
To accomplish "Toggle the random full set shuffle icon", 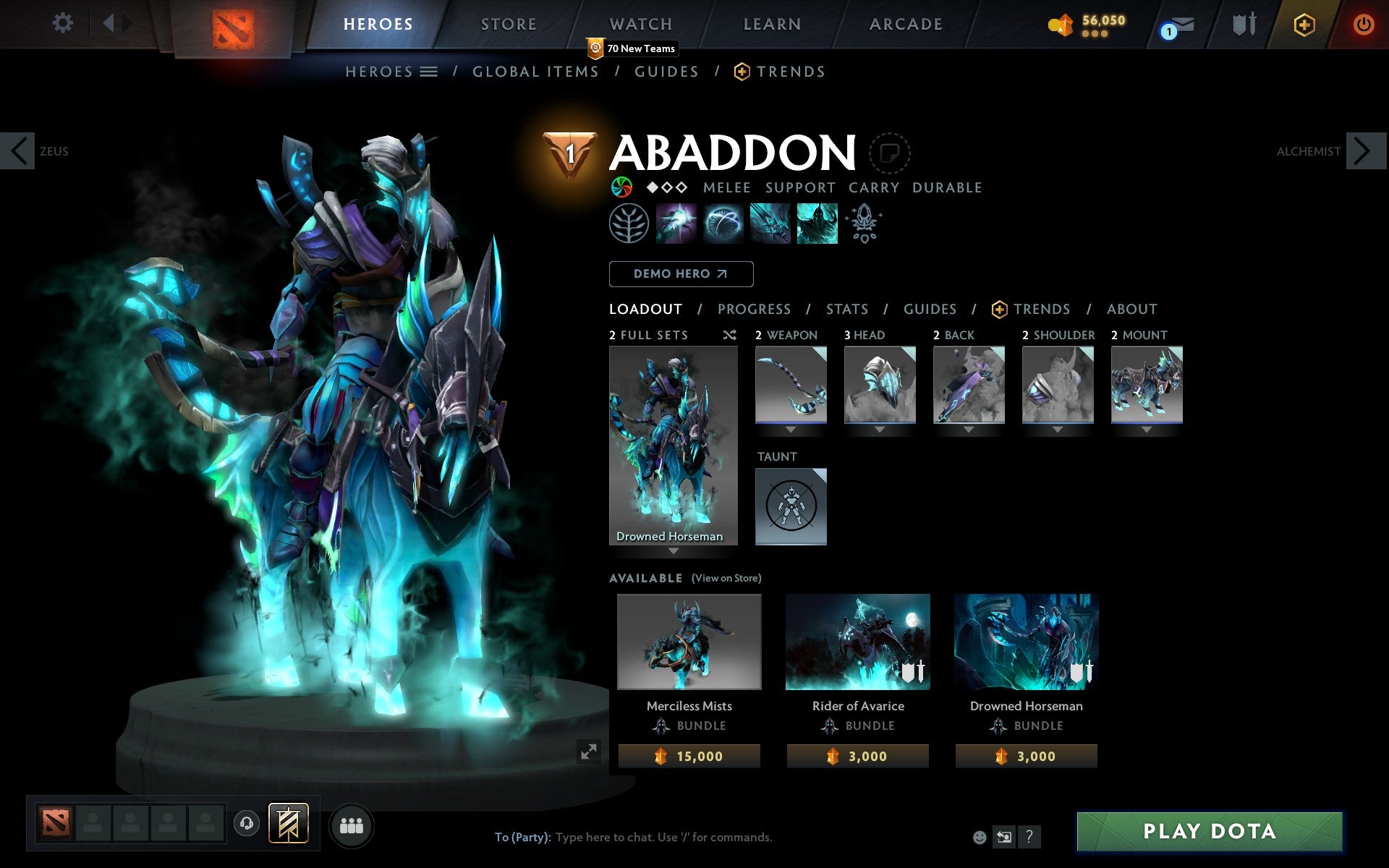I will pos(729,335).
